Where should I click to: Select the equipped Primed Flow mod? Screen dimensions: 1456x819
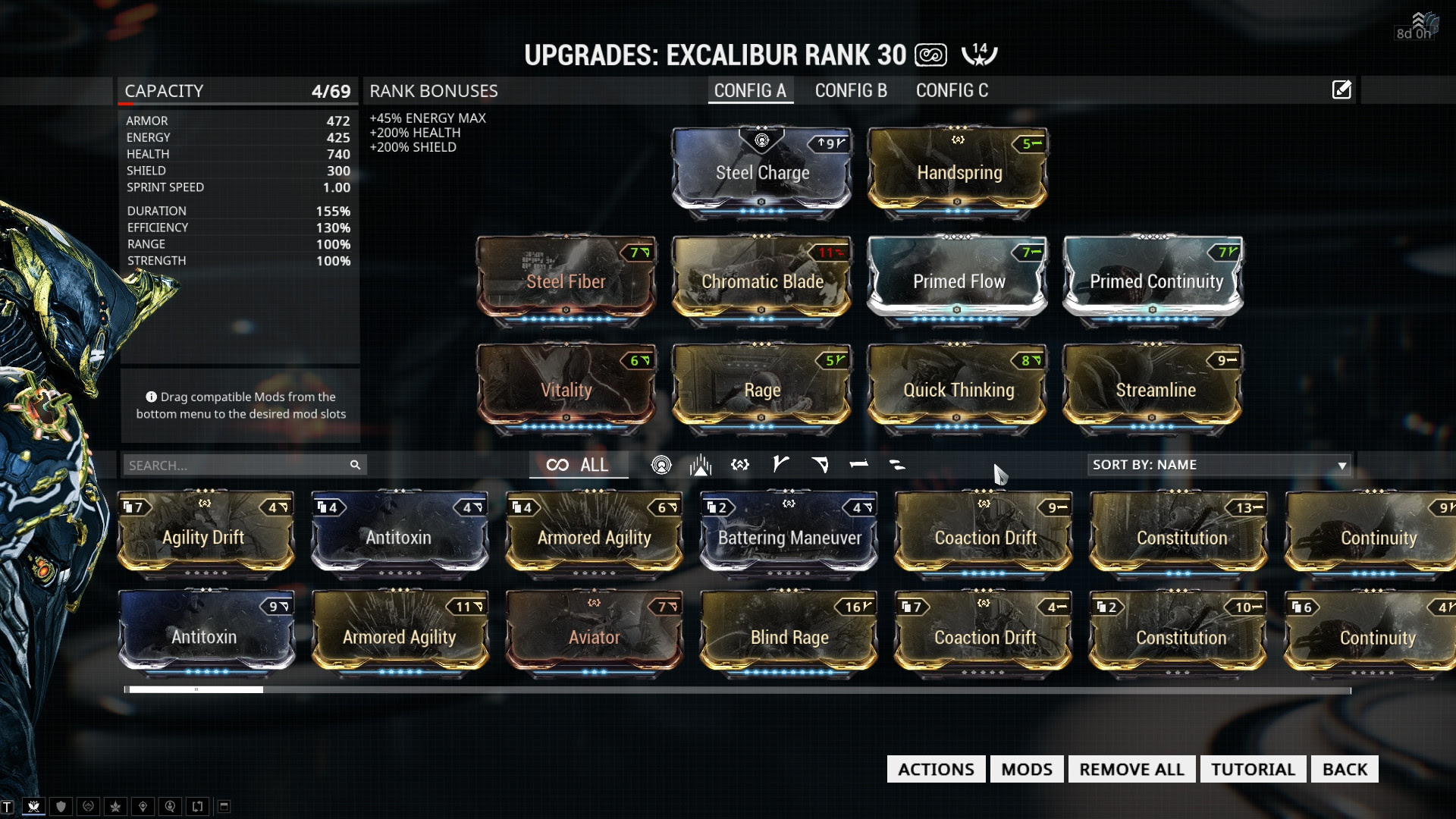click(958, 281)
